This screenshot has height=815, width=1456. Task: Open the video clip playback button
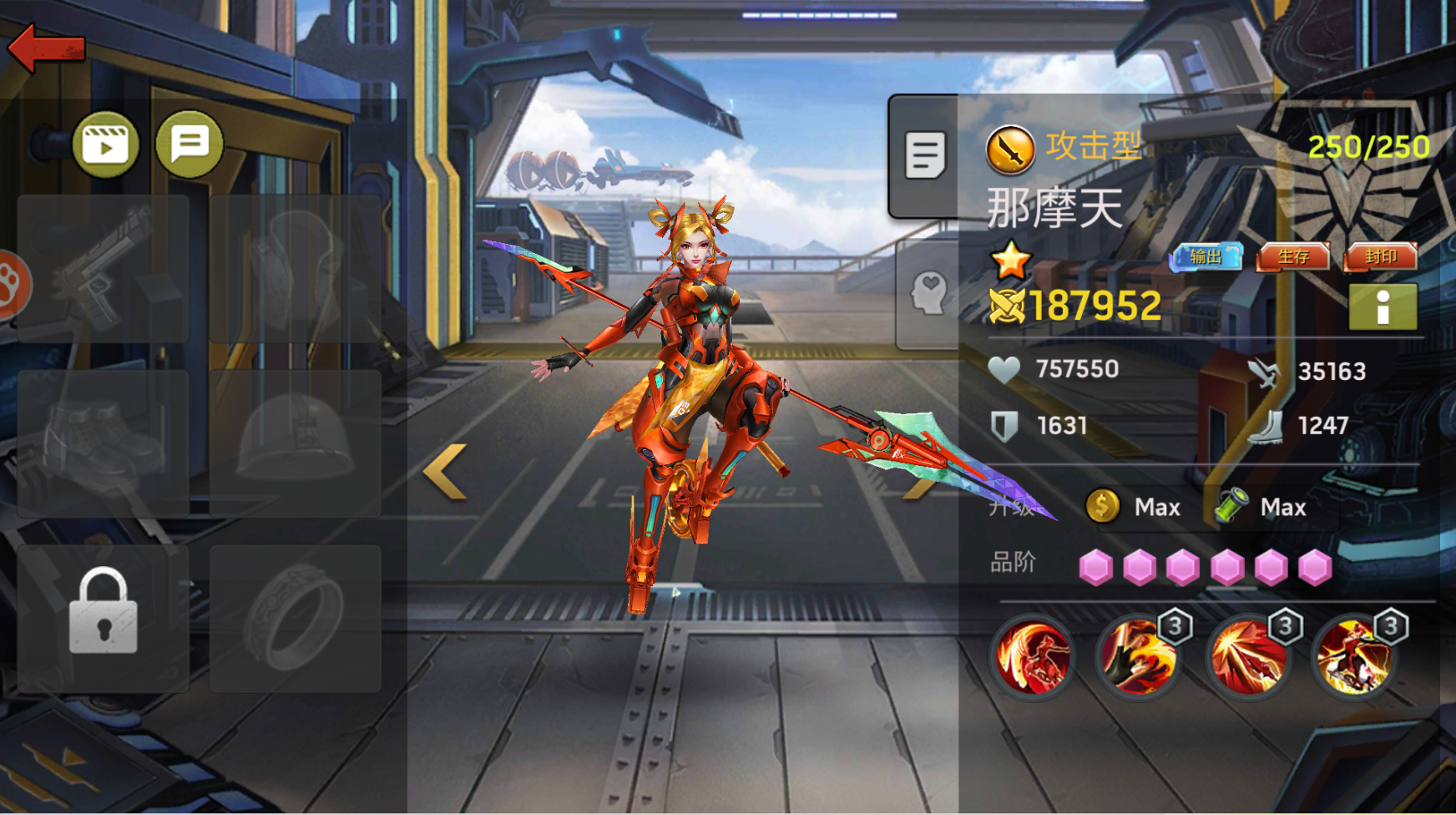[106, 145]
